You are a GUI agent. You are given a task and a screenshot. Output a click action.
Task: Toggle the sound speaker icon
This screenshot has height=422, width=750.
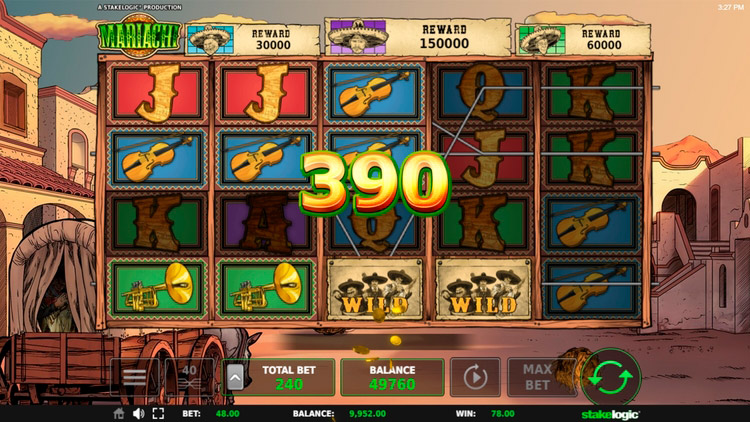pos(138,413)
